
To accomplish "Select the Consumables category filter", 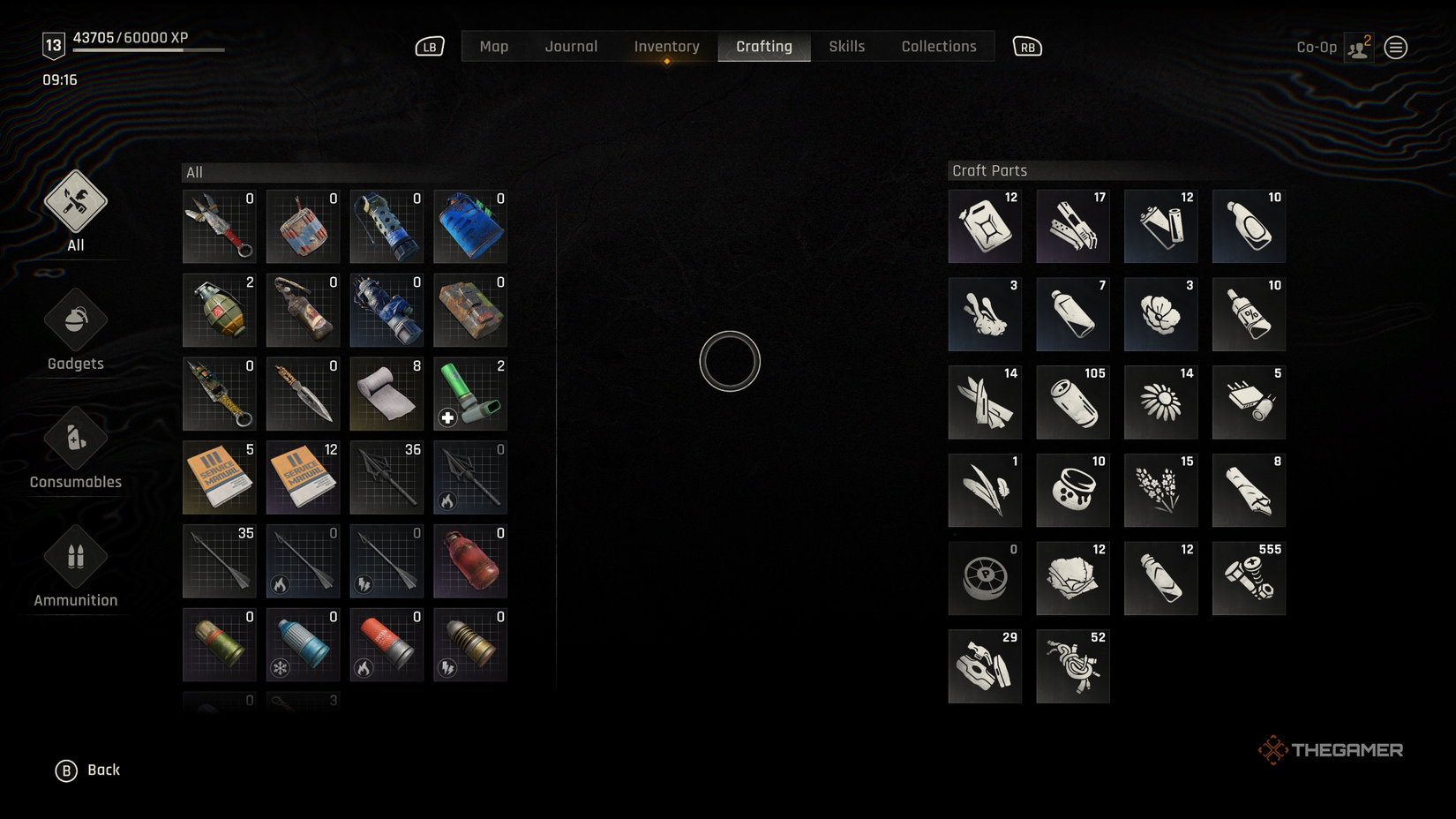I will coord(74,447).
